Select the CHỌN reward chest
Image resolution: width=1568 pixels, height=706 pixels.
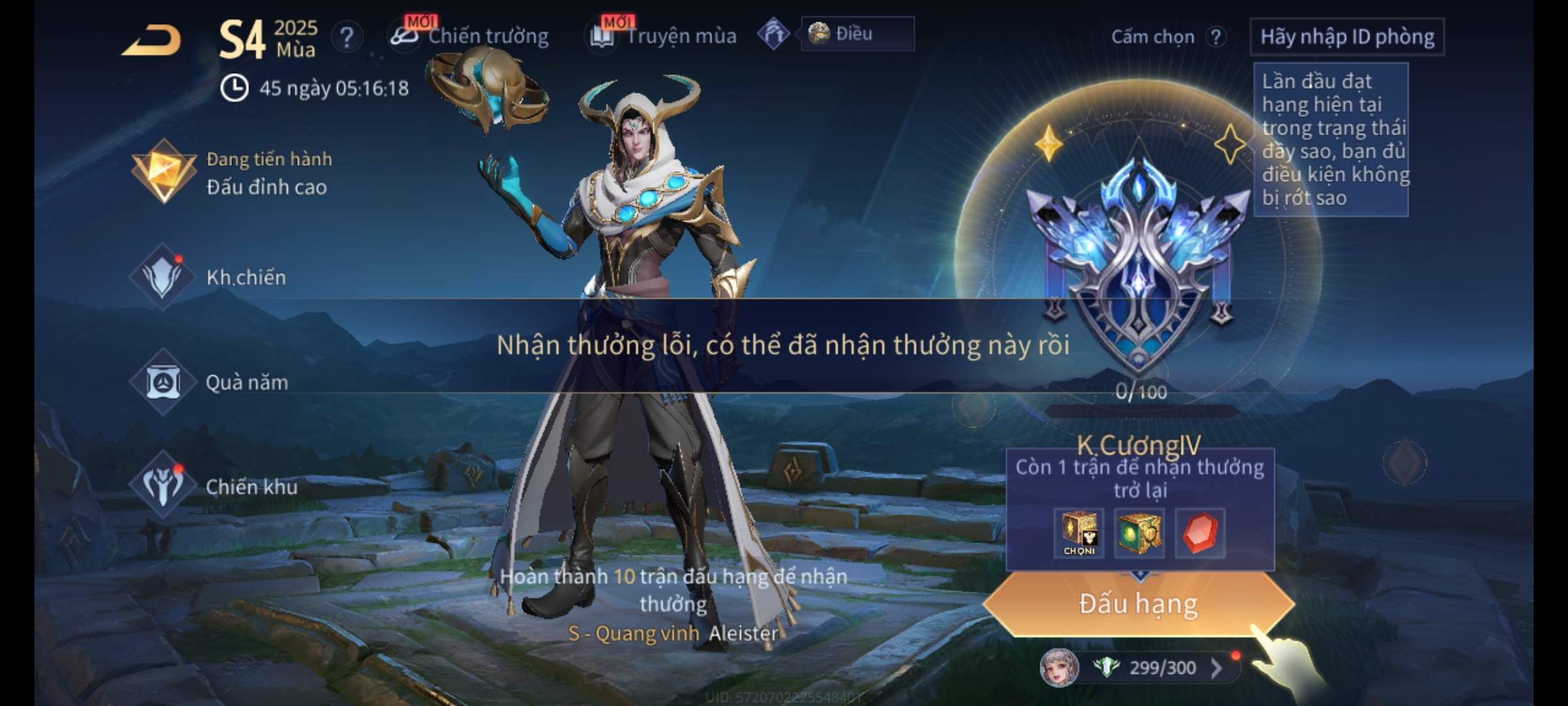point(1079,533)
